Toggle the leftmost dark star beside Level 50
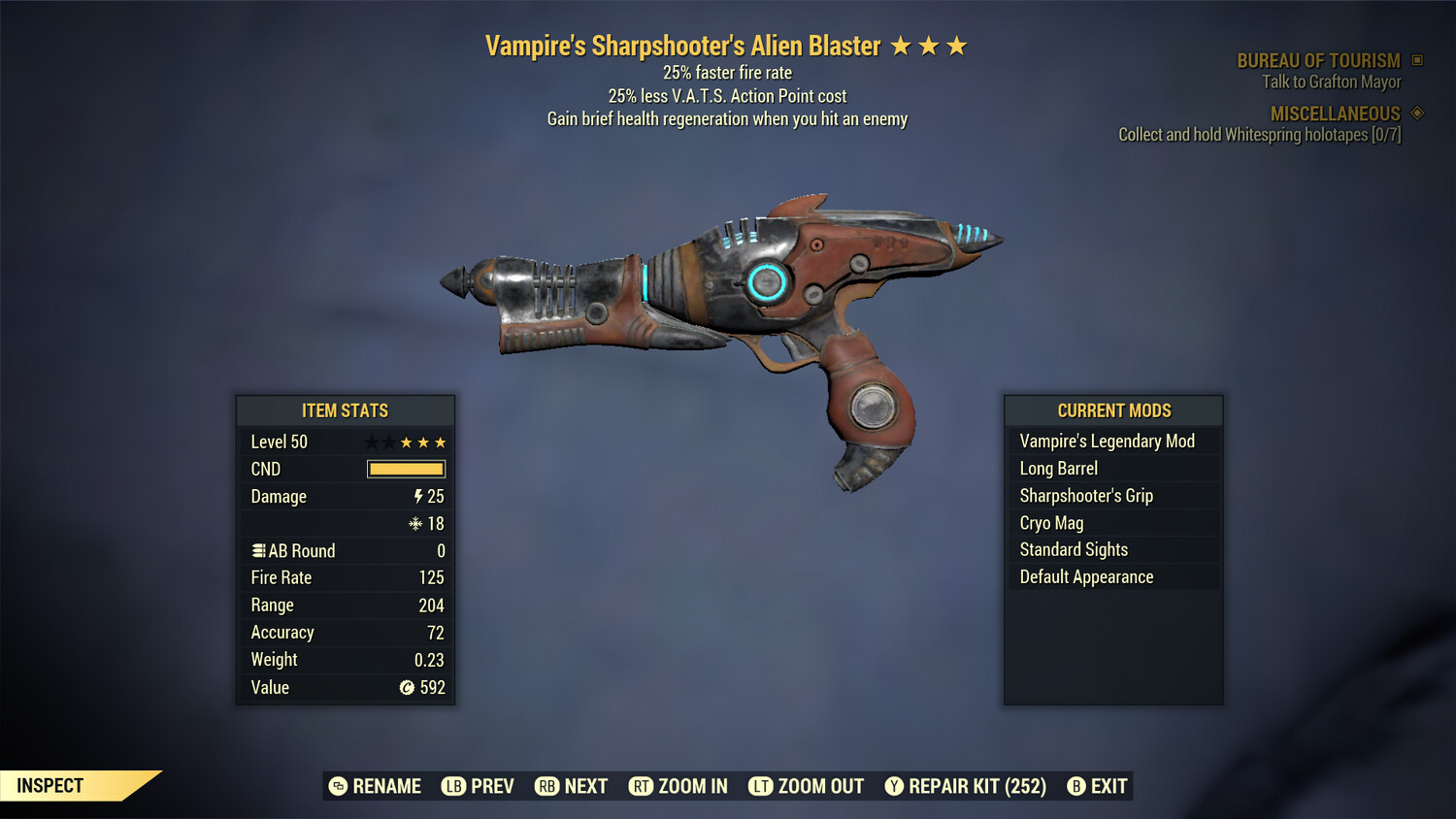The image size is (1456, 819). click(372, 442)
